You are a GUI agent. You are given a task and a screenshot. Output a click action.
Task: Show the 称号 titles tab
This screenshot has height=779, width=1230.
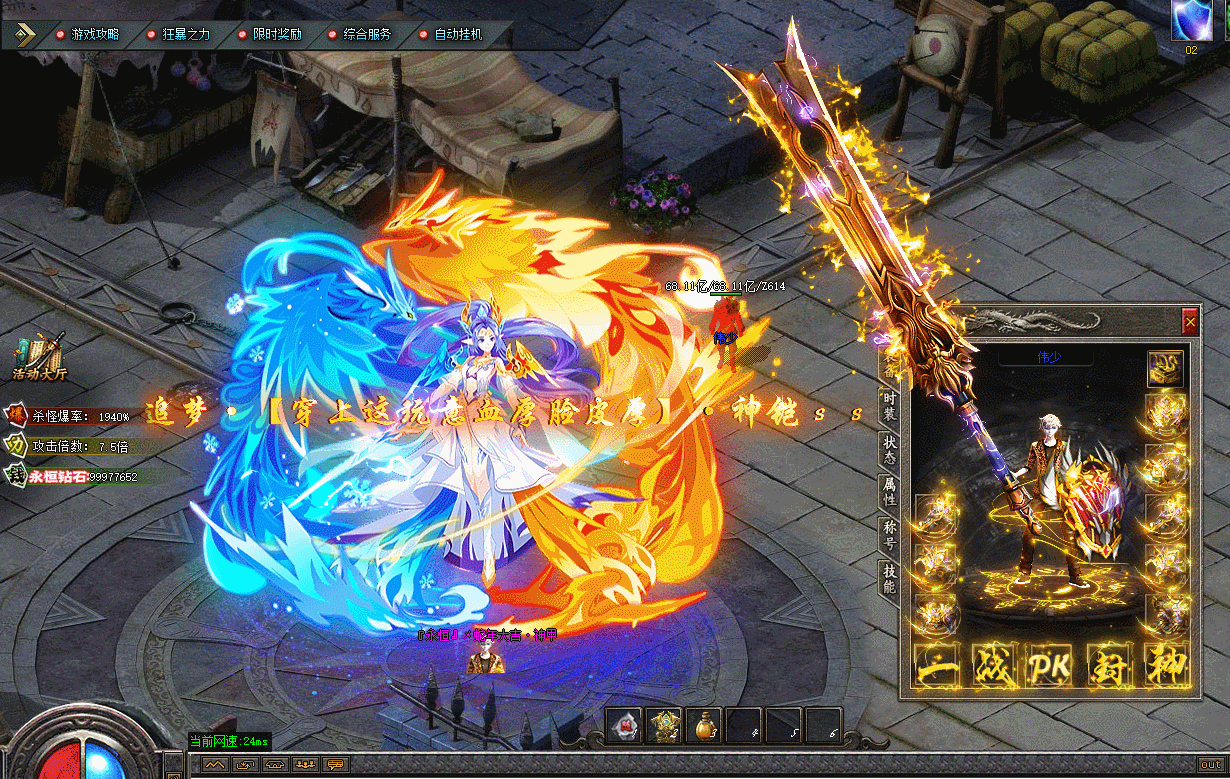[x=888, y=534]
